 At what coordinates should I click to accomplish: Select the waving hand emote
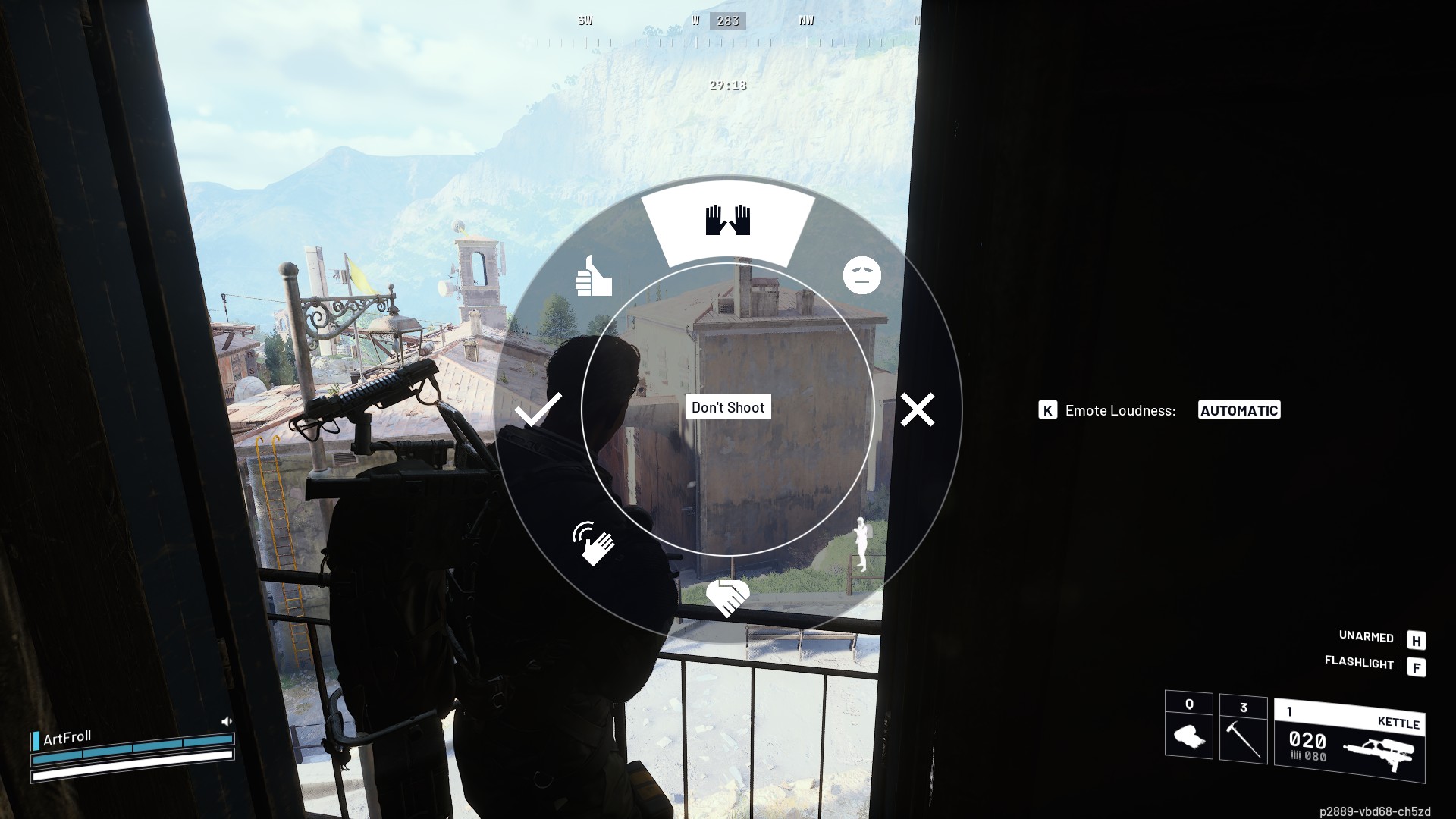593,543
